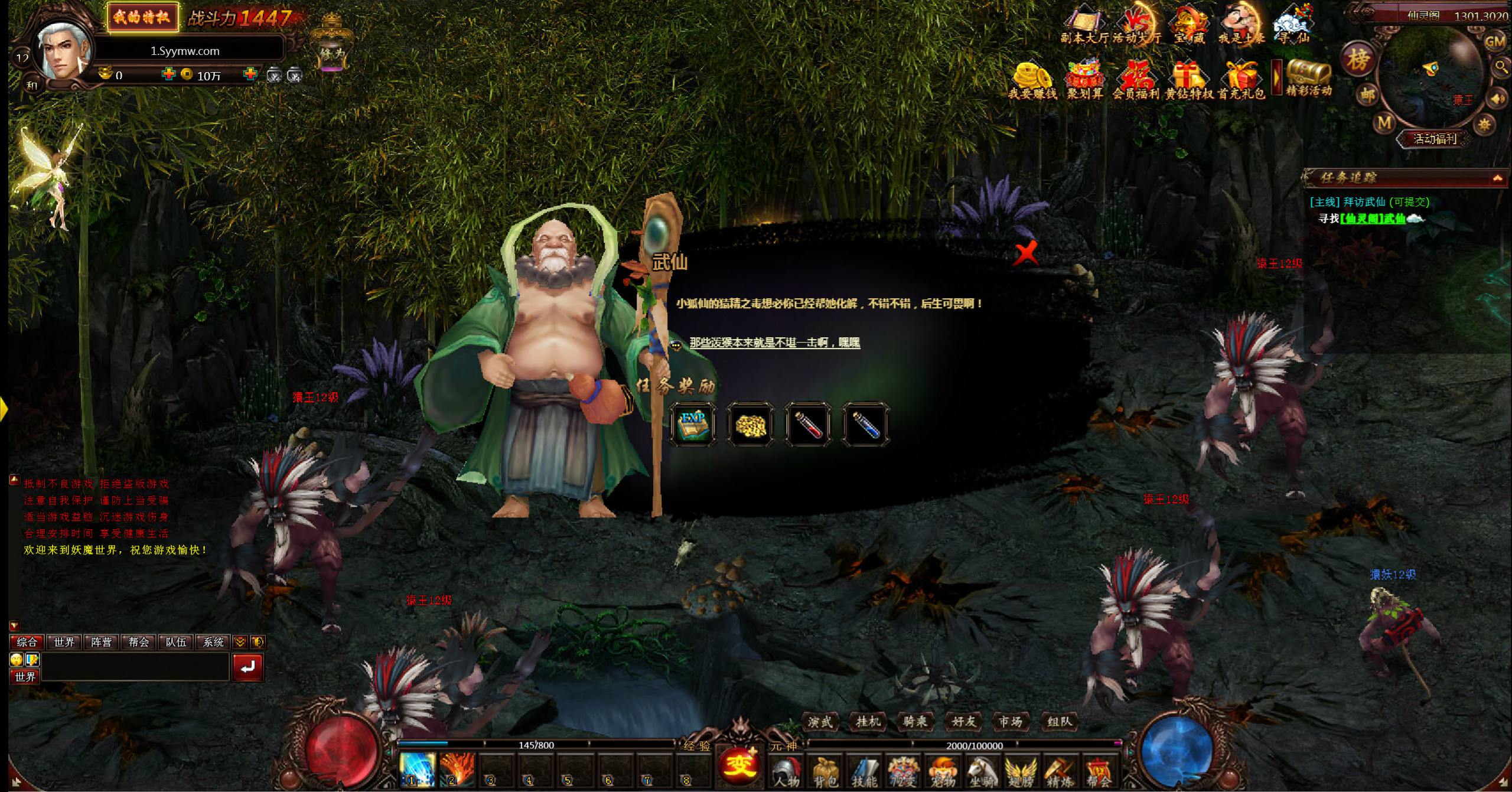Open the 技能 skills panel

[864, 772]
